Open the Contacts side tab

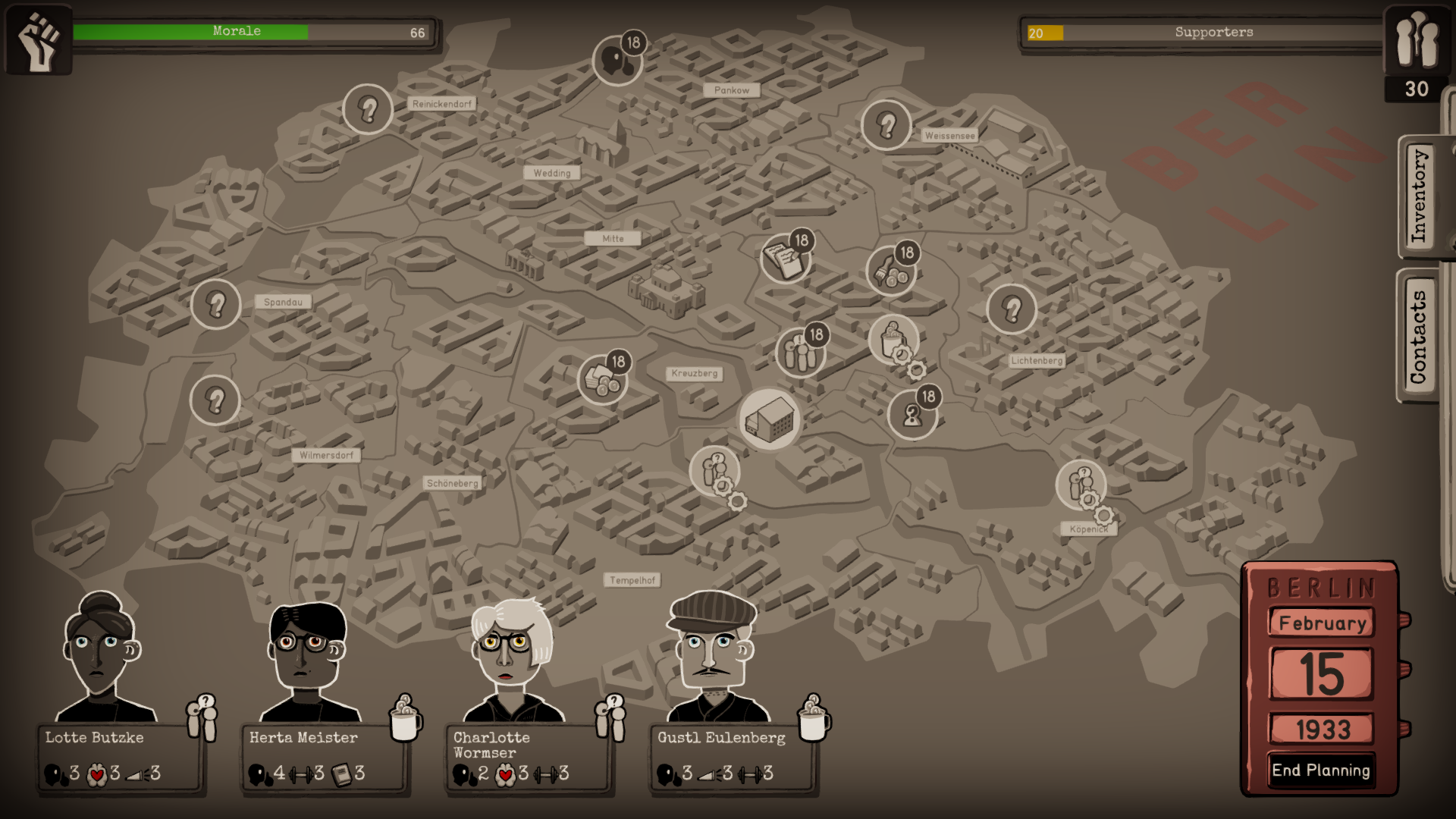pos(1418,337)
